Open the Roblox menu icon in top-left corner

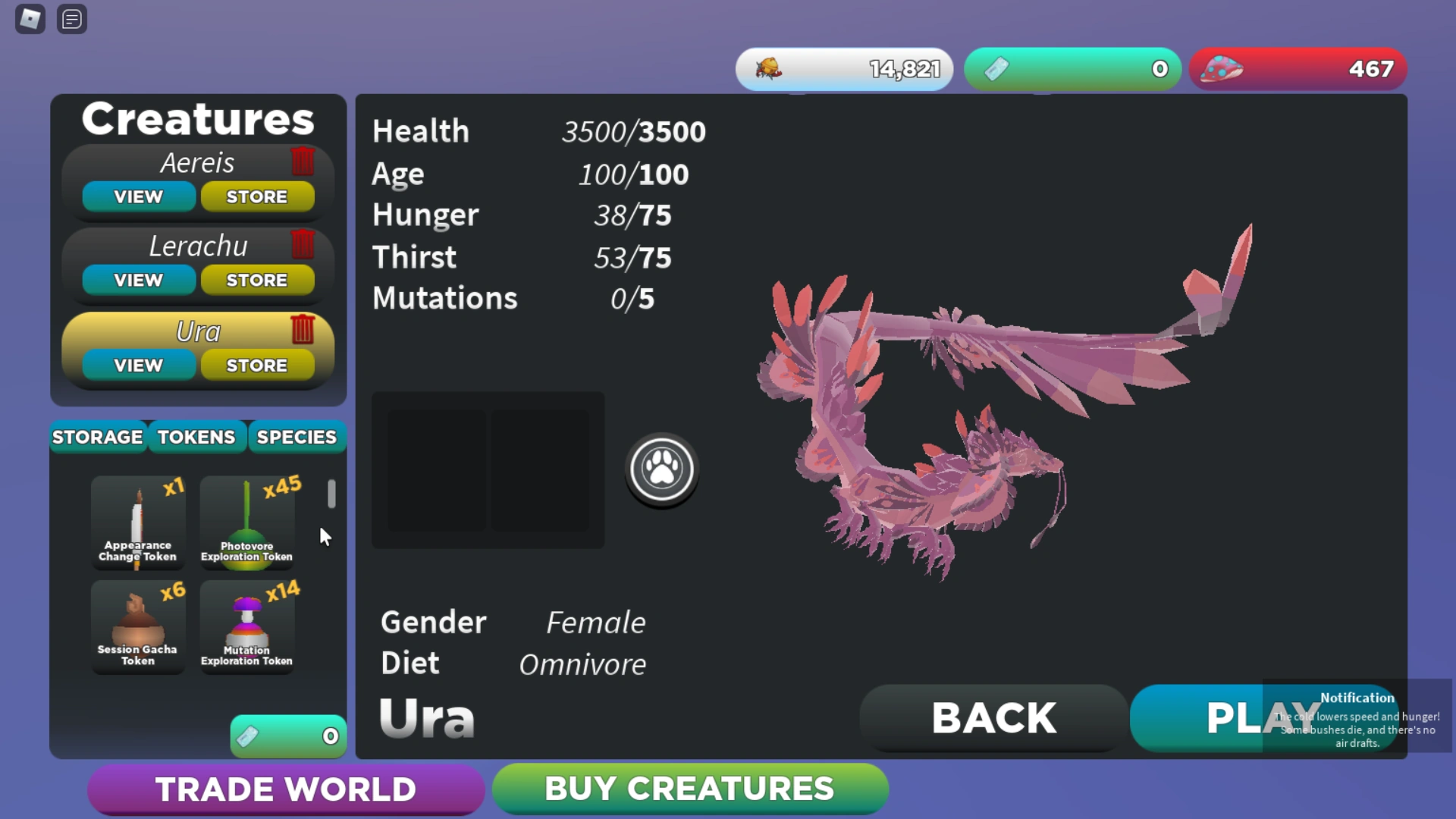pos(72,19)
